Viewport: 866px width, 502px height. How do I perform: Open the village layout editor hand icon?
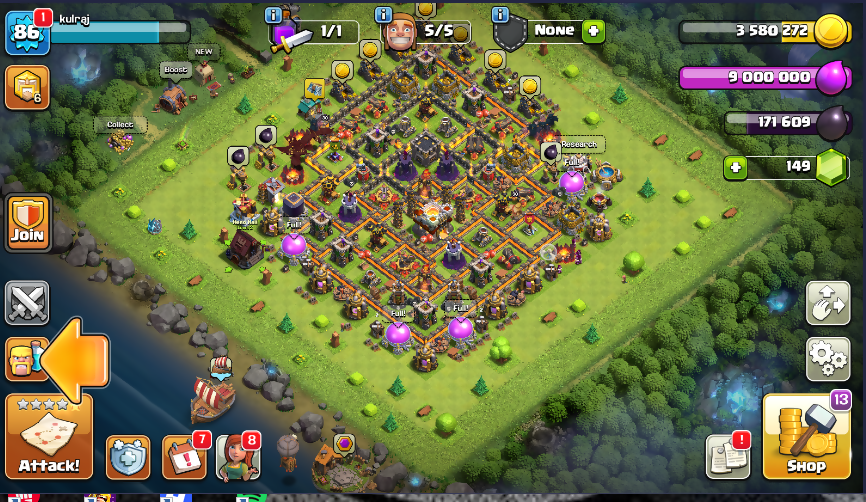tap(827, 304)
